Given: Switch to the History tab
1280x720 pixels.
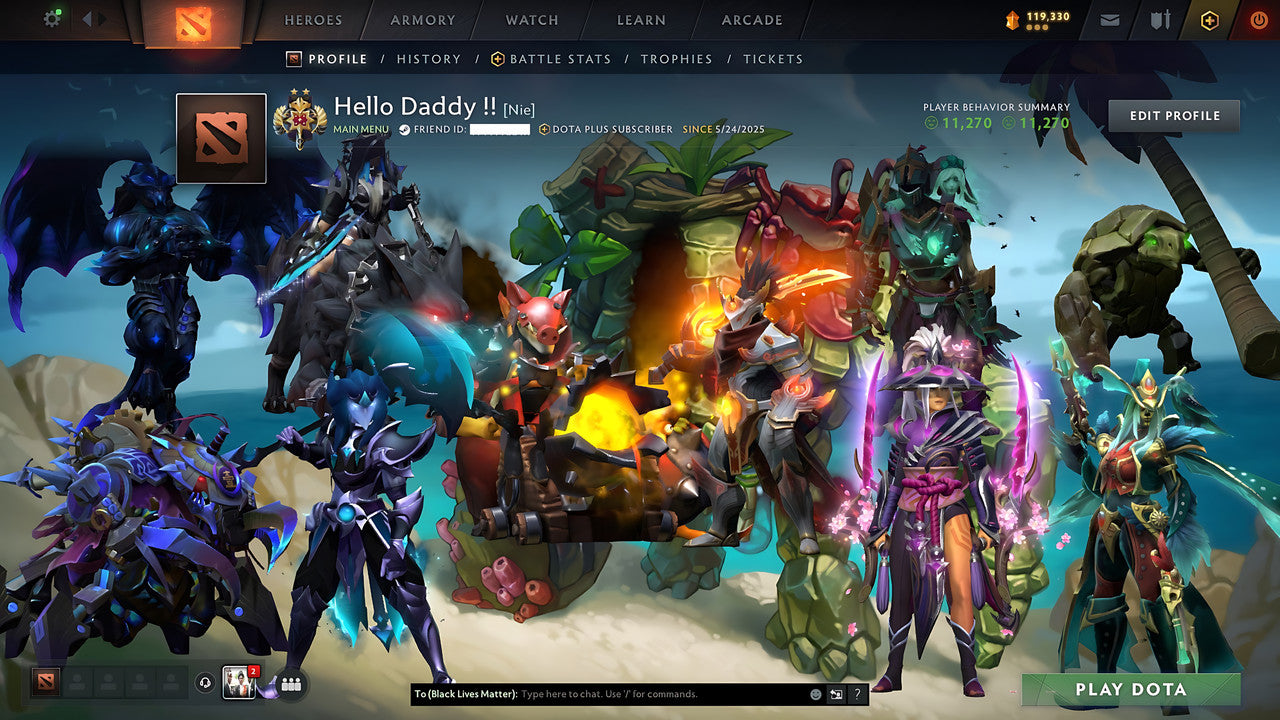Looking at the screenshot, I should pos(429,59).
